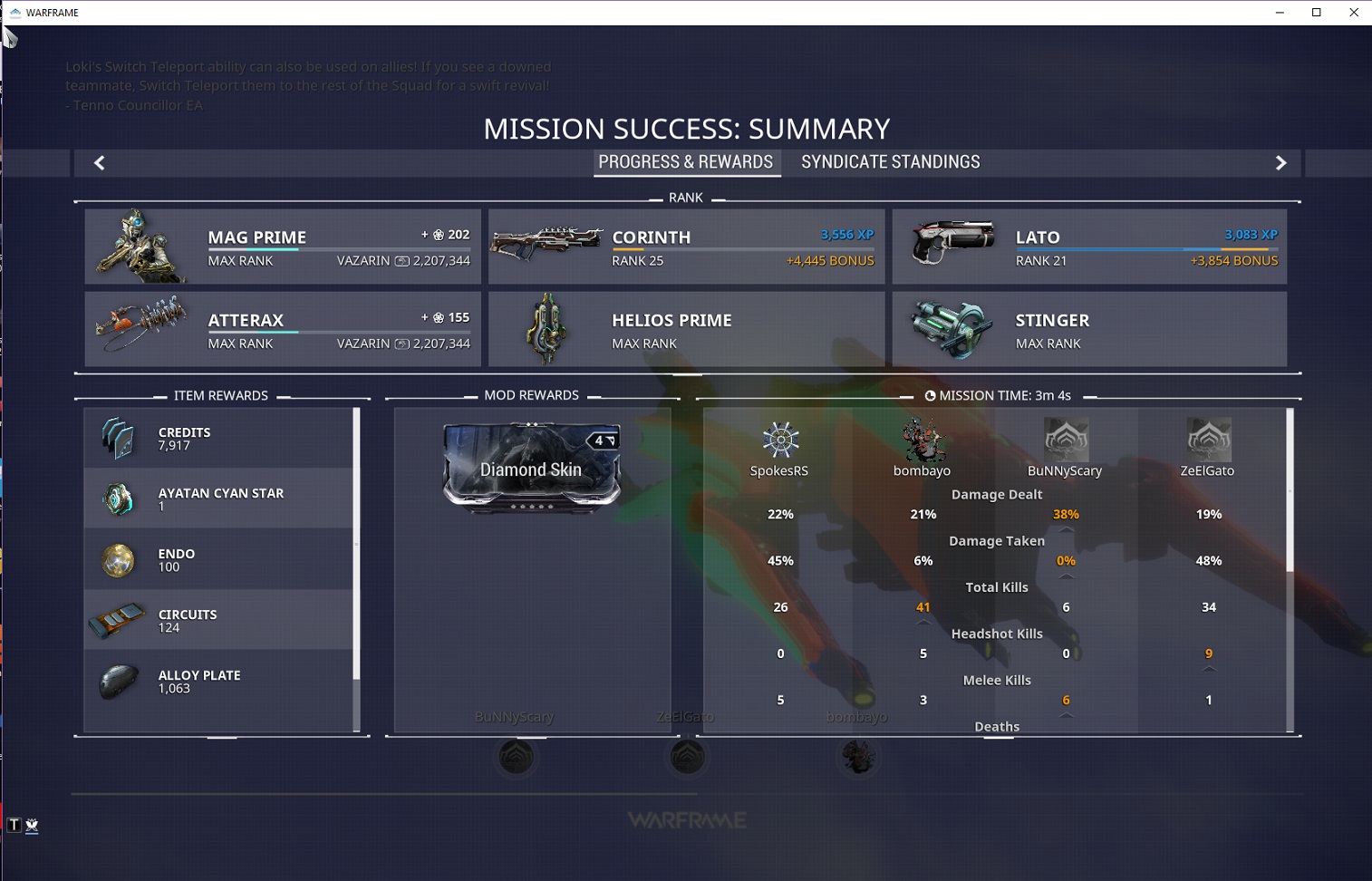Click the Circuits reward entry
The height and width of the screenshot is (881, 1372).
[218, 621]
